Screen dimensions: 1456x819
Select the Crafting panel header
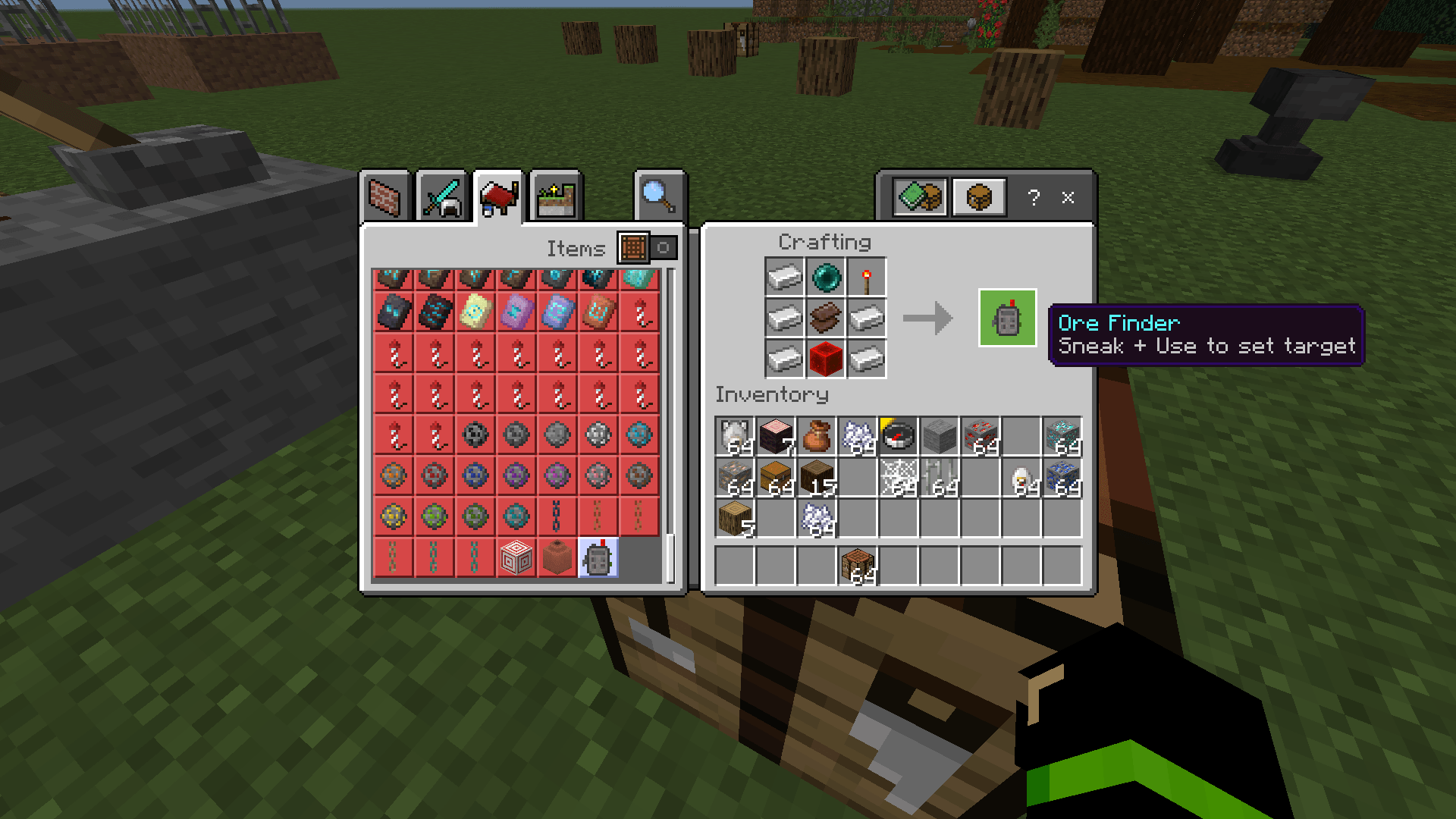tap(824, 242)
